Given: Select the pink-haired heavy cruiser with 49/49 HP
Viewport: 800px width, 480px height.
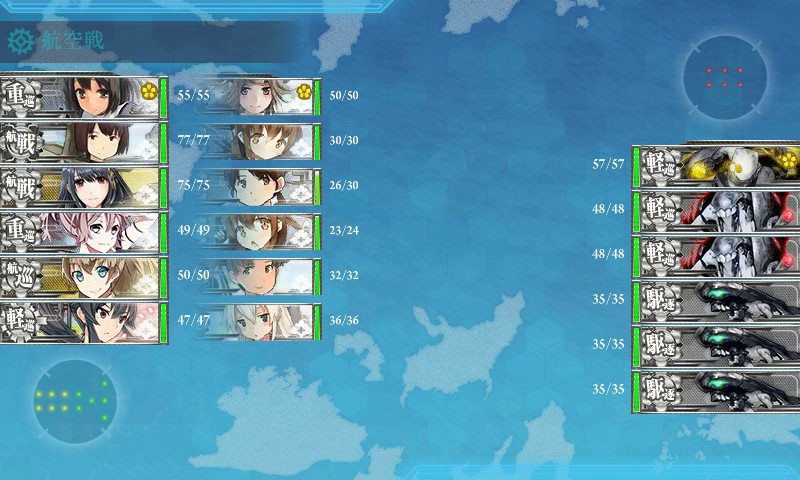Looking at the screenshot, I should 83,232.
